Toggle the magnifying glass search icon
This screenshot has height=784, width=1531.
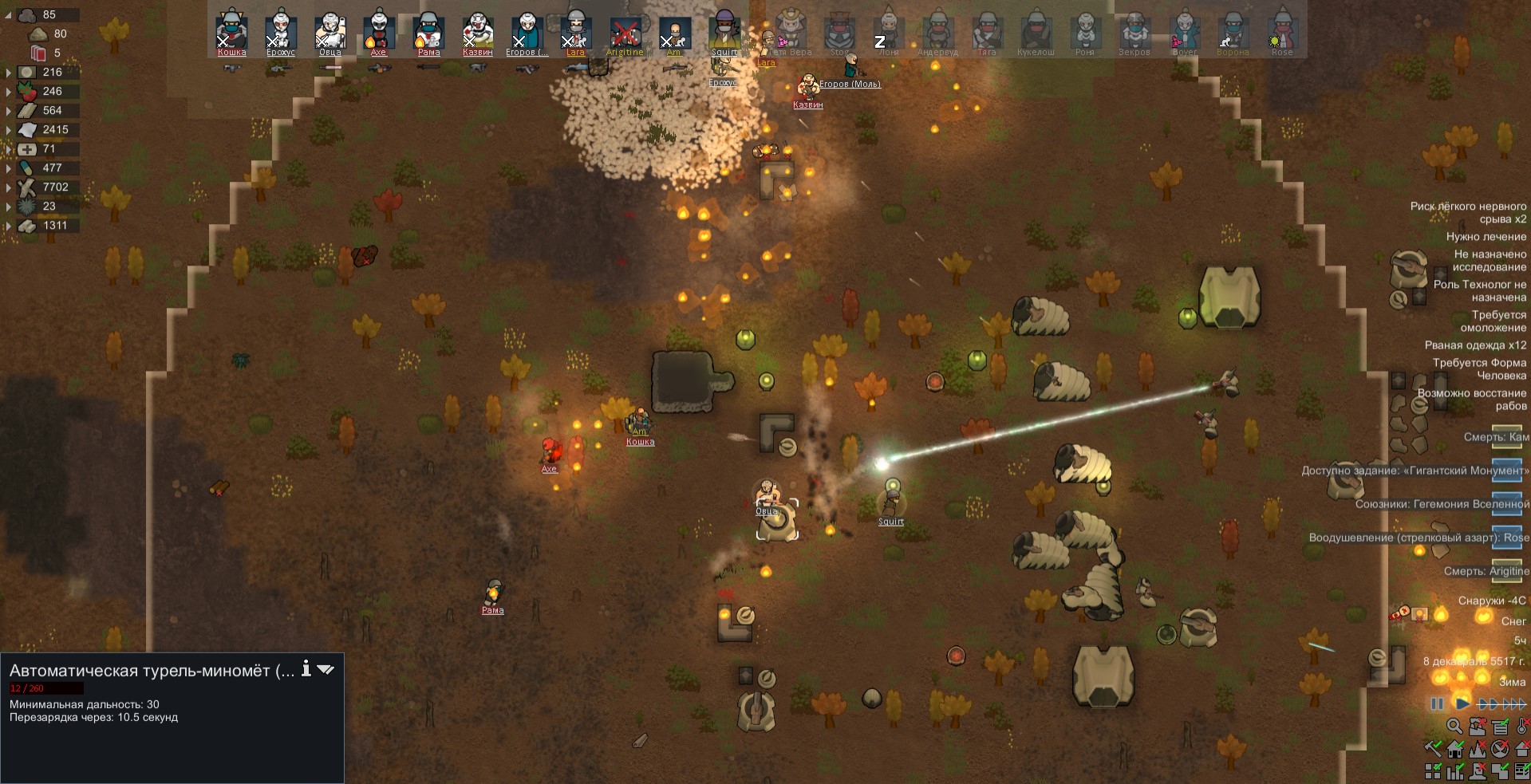pyautogui.click(x=1454, y=727)
